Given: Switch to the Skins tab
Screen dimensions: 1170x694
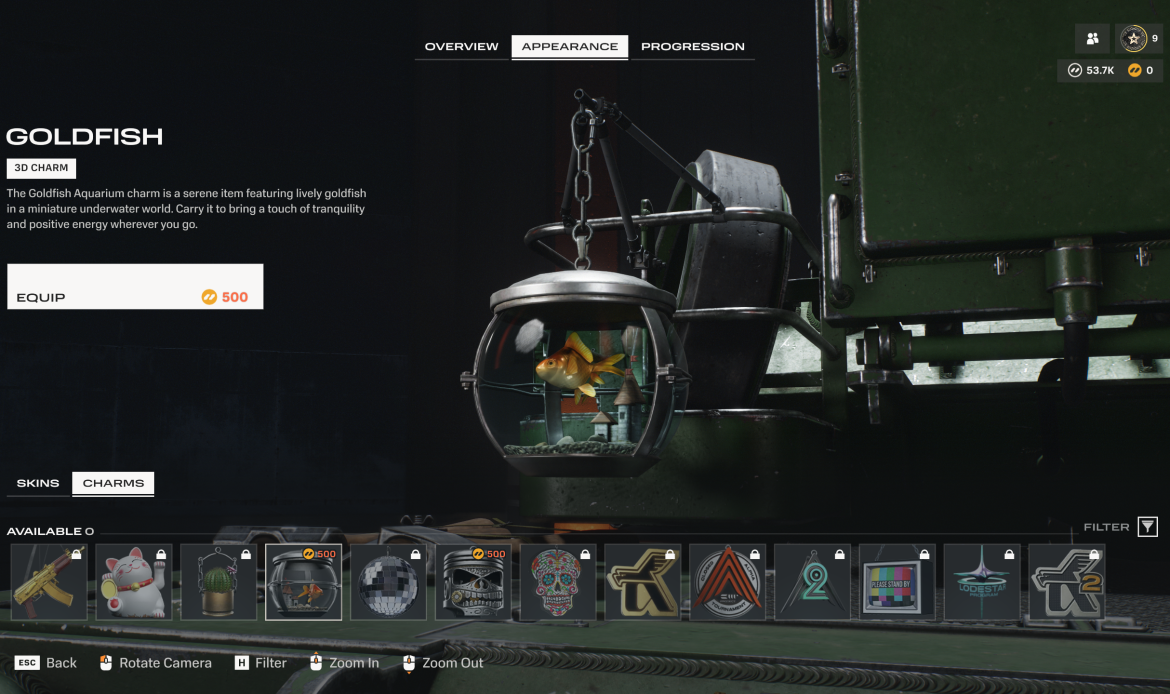Looking at the screenshot, I should point(38,484).
